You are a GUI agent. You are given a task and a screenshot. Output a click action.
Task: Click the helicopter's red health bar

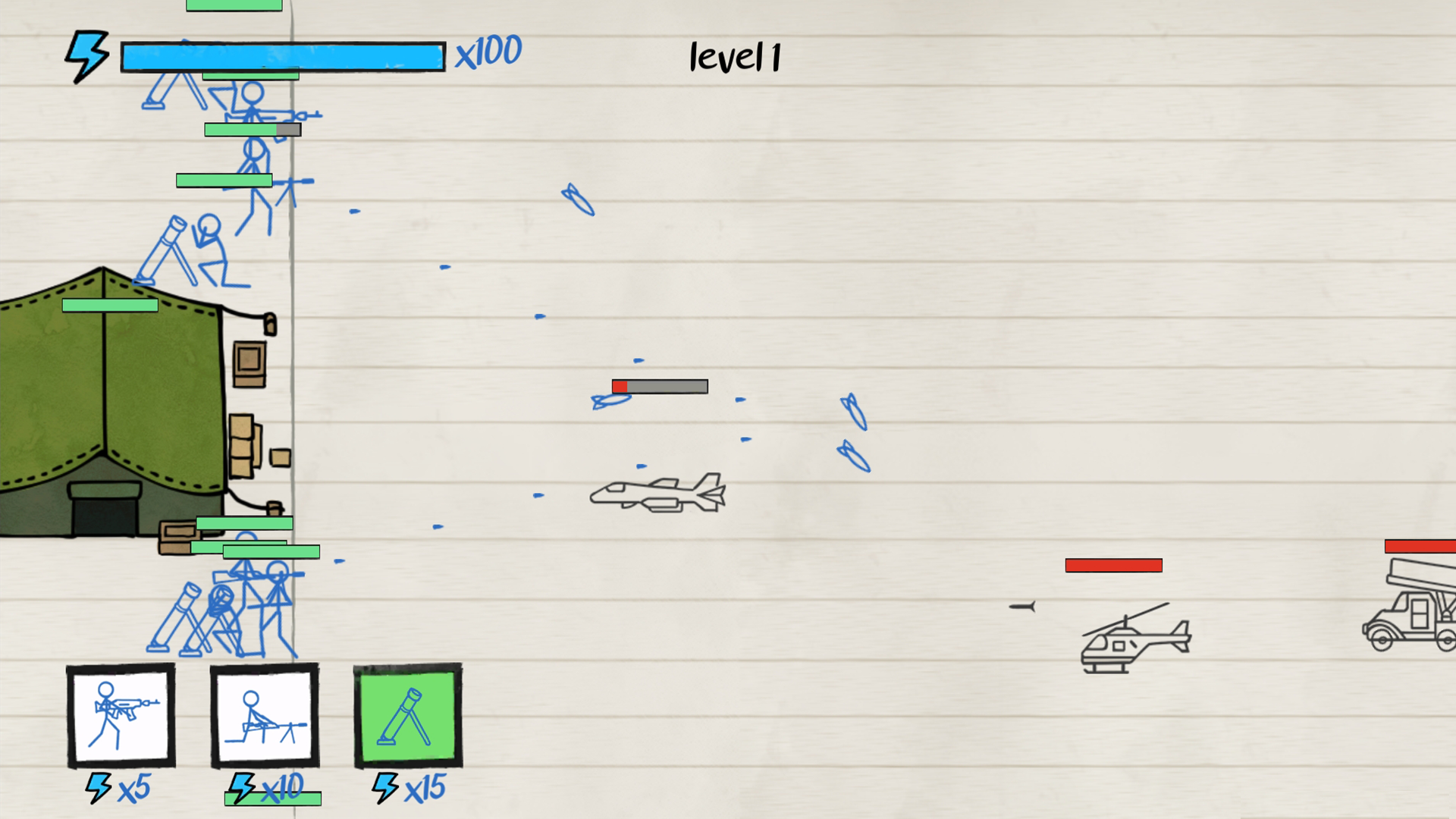click(x=1113, y=564)
